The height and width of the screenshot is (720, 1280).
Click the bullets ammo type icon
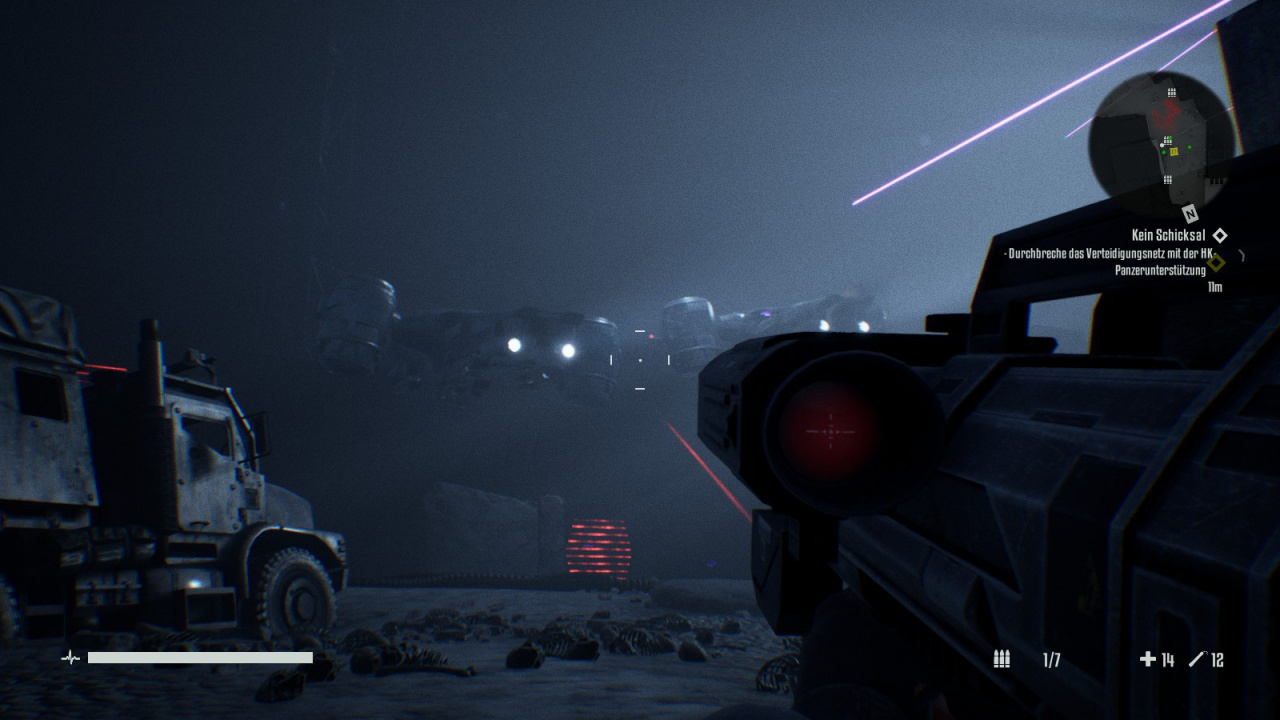(x=1001, y=659)
